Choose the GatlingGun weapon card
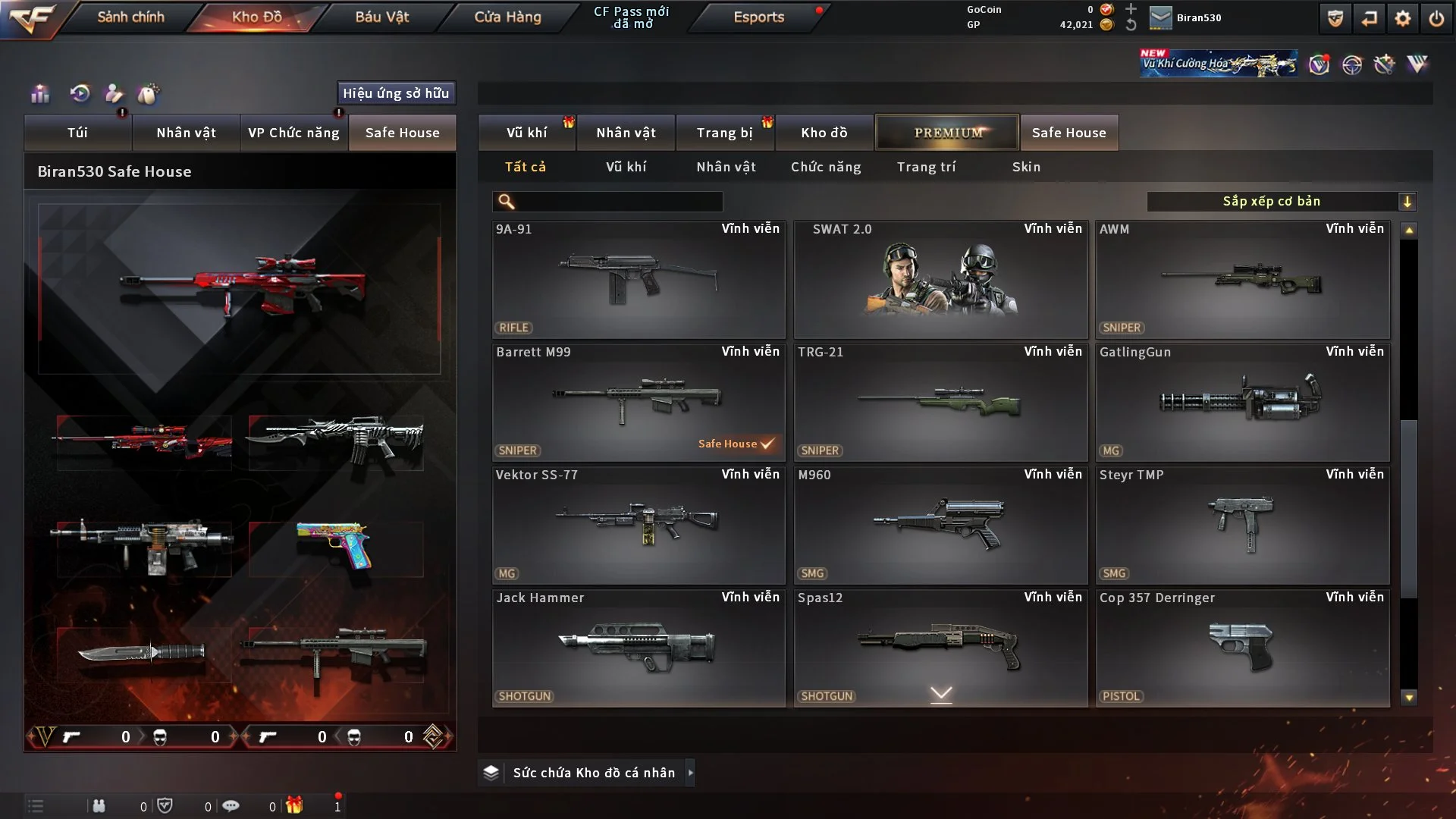The height and width of the screenshot is (819, 1456). click(x=1242, y=402)
